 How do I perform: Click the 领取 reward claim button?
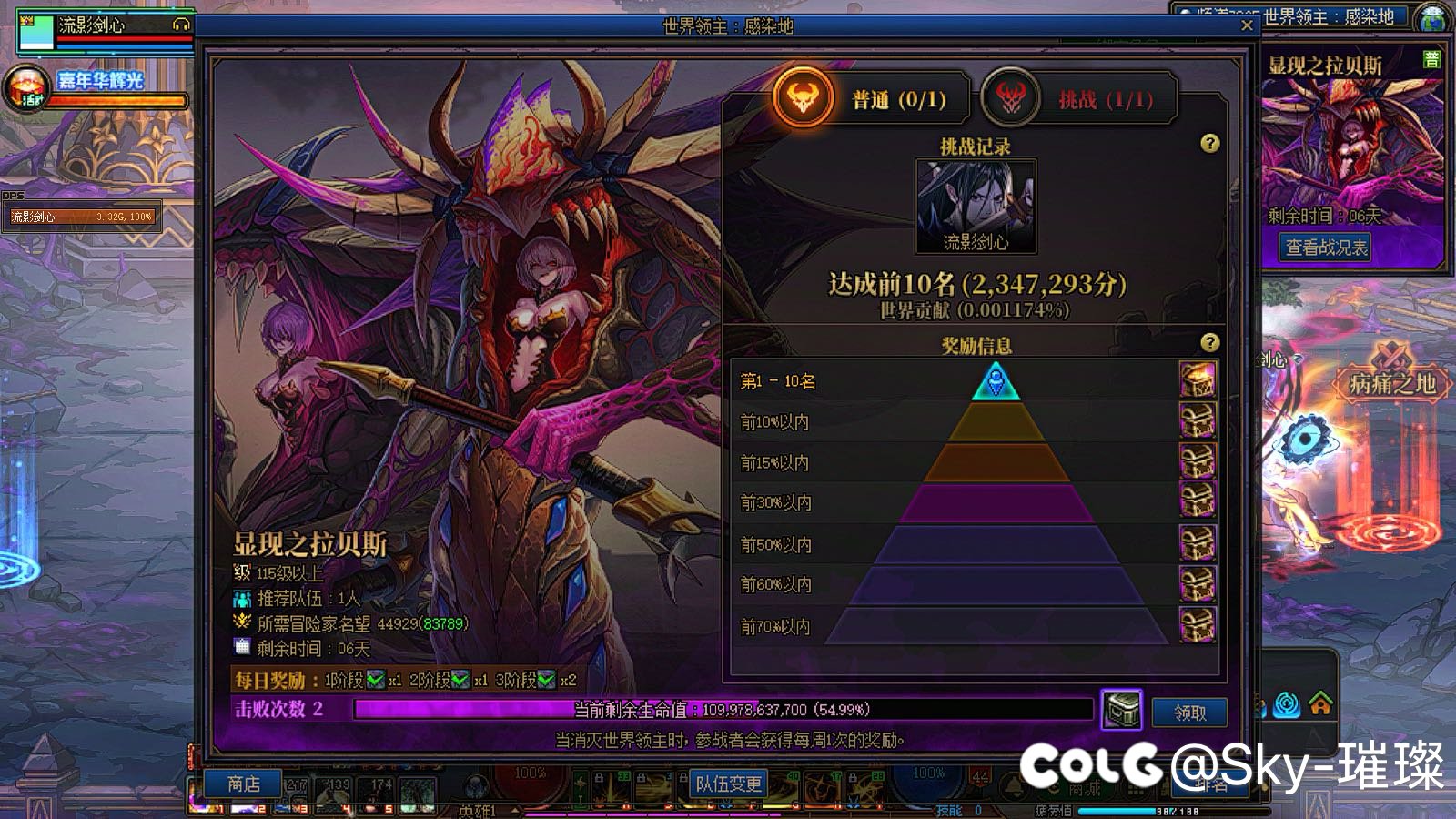(x=1189, y=713)
